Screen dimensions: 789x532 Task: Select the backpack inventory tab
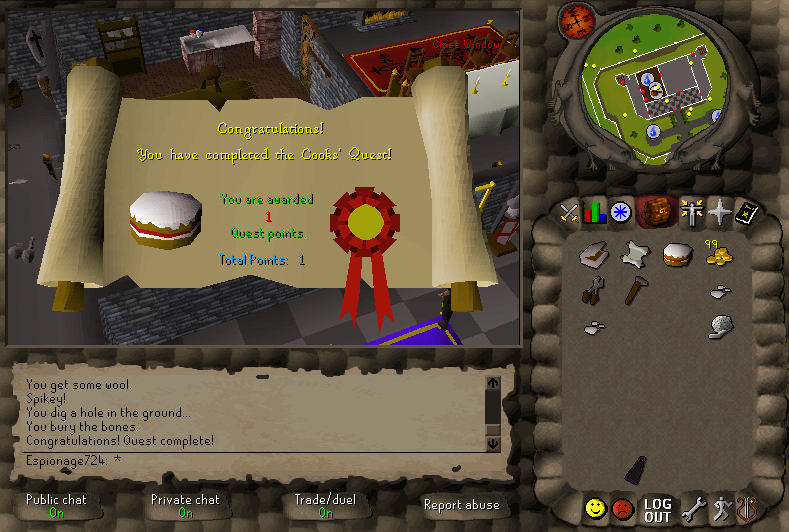click(655, 212)
